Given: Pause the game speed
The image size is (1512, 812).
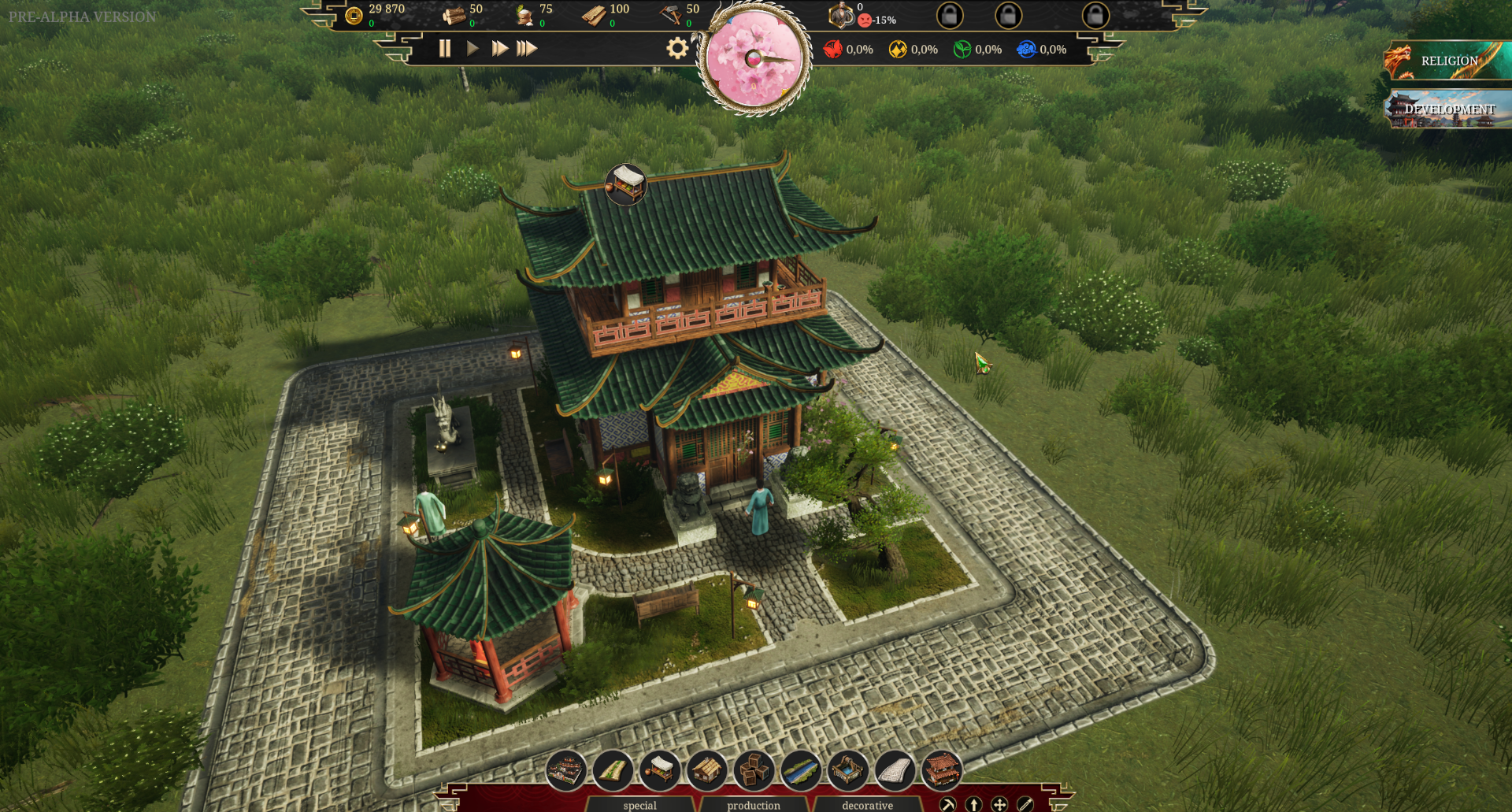Looking at the screenshot, I should pyautogui.click(x=445, y=49).
